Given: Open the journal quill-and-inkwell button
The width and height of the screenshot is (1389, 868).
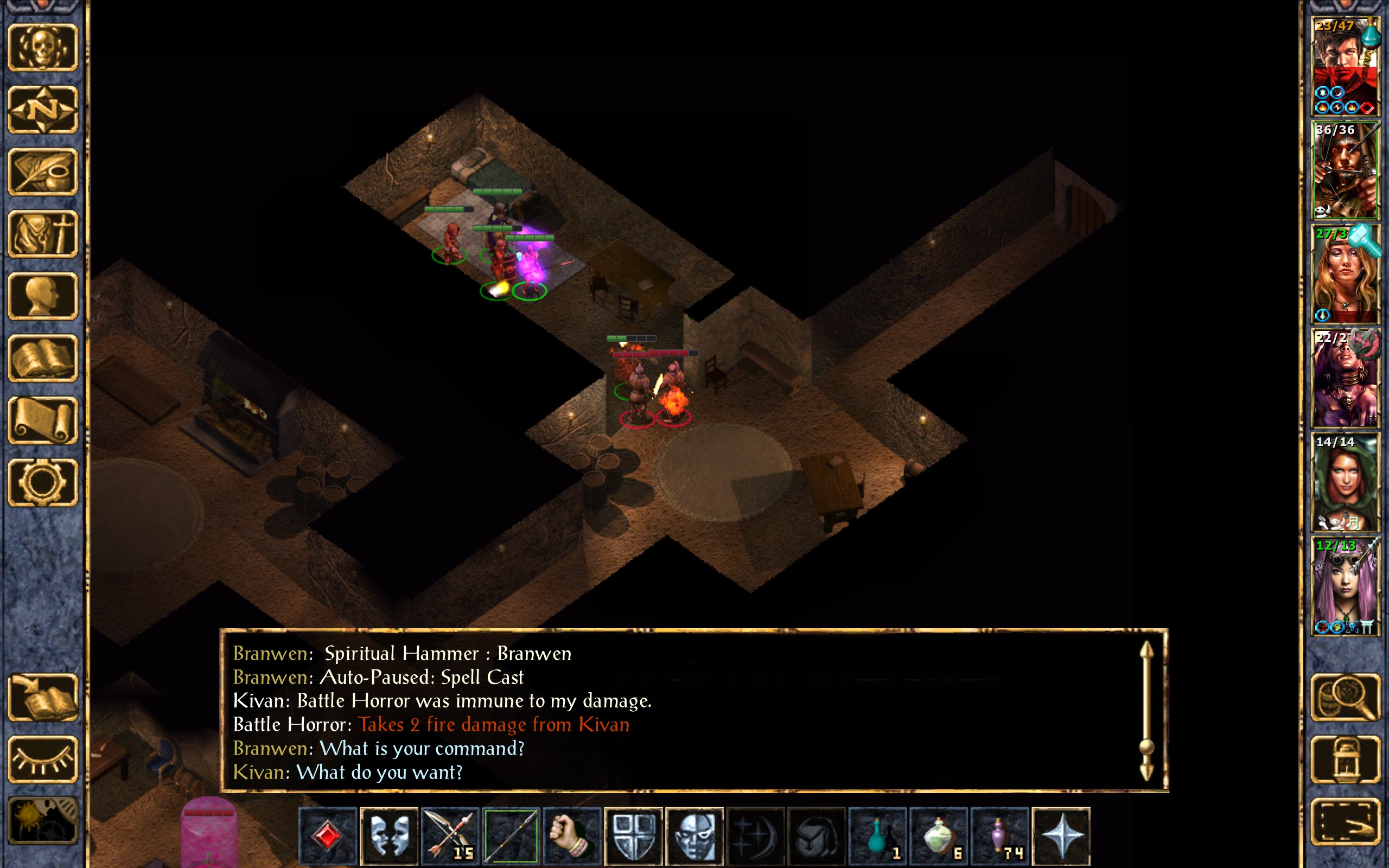Looking at the screenshot, I should (x=43, y=171).
